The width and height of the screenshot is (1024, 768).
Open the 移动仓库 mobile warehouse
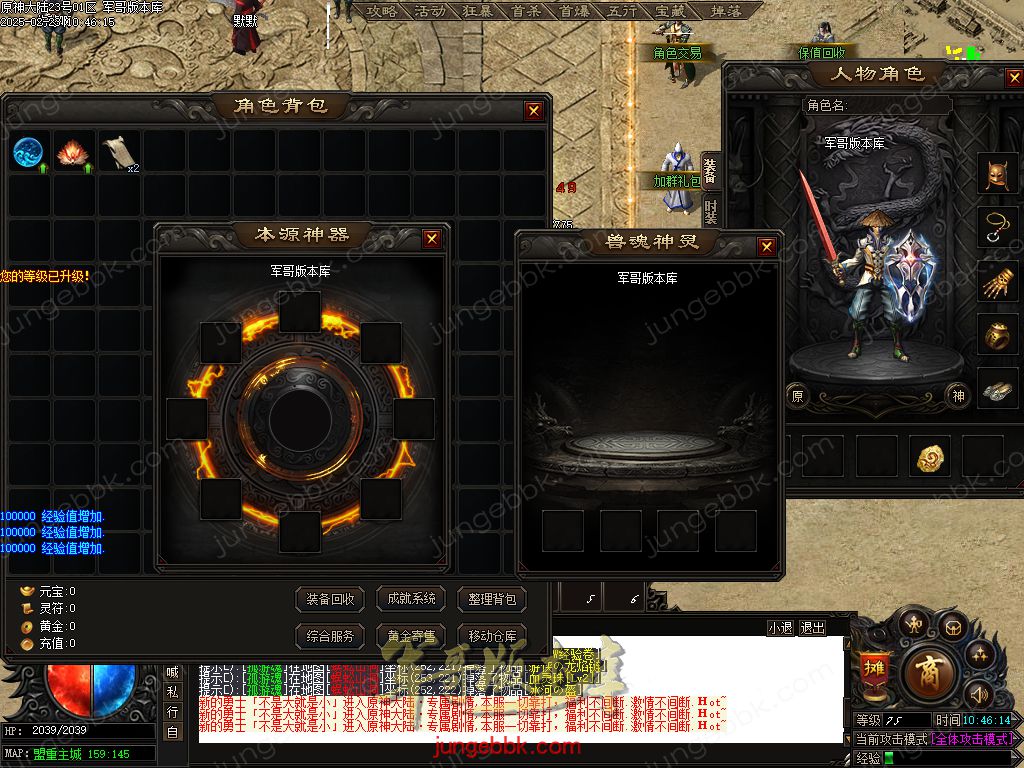coord(492,636)
